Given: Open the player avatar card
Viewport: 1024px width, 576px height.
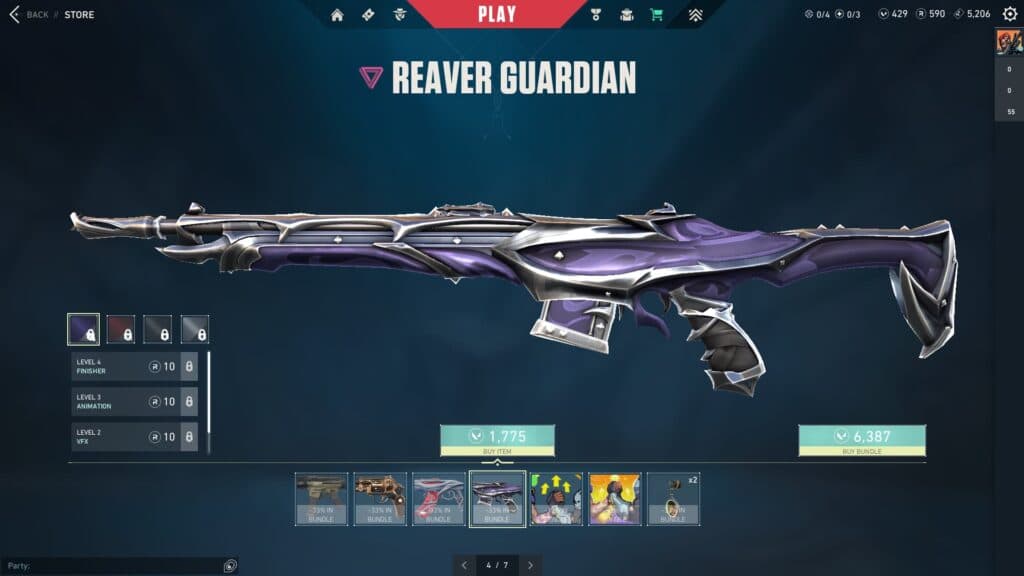Looking at the screenshot, I should pos(1008,43).
